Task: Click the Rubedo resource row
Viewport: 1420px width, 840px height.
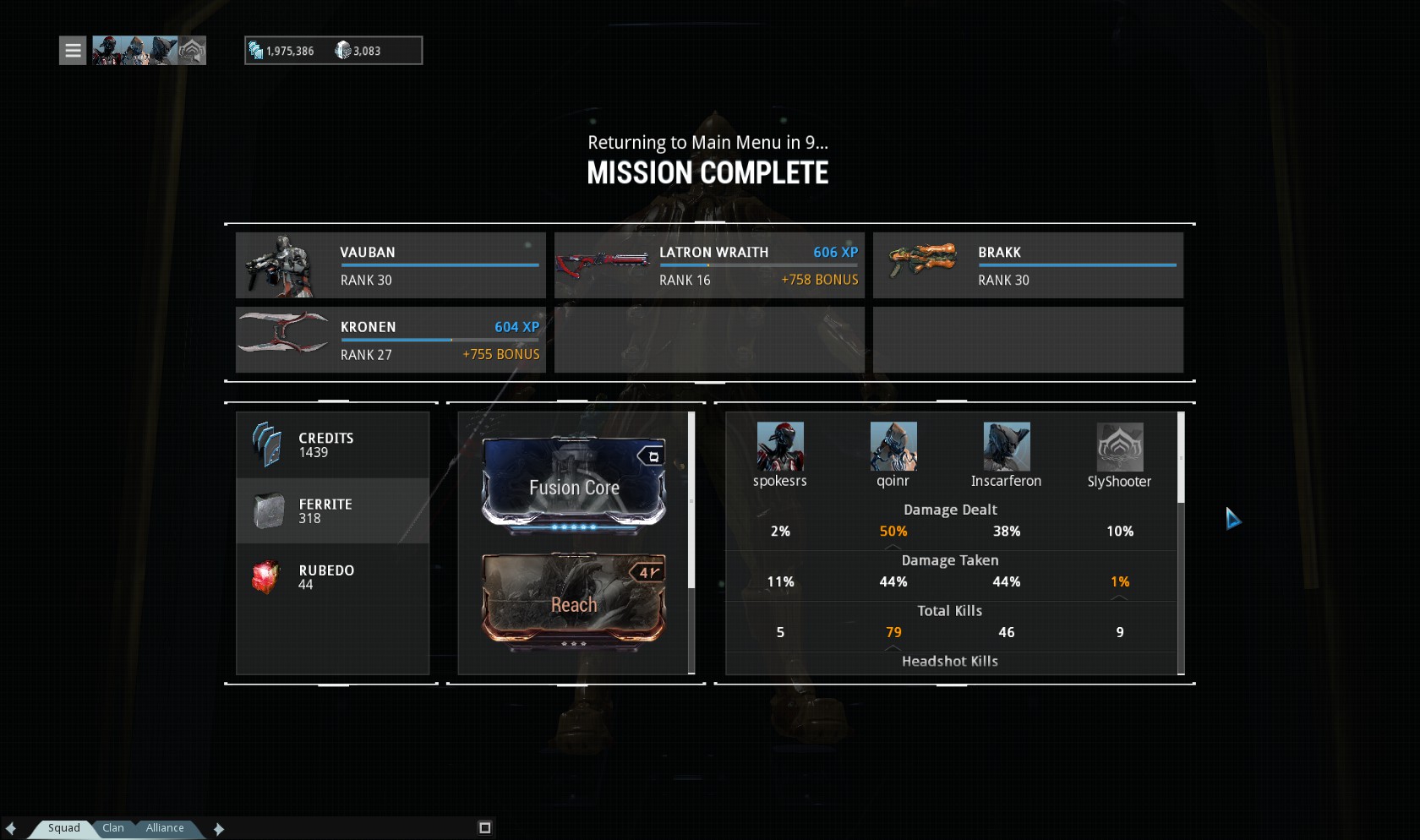Action: [332, 577]
